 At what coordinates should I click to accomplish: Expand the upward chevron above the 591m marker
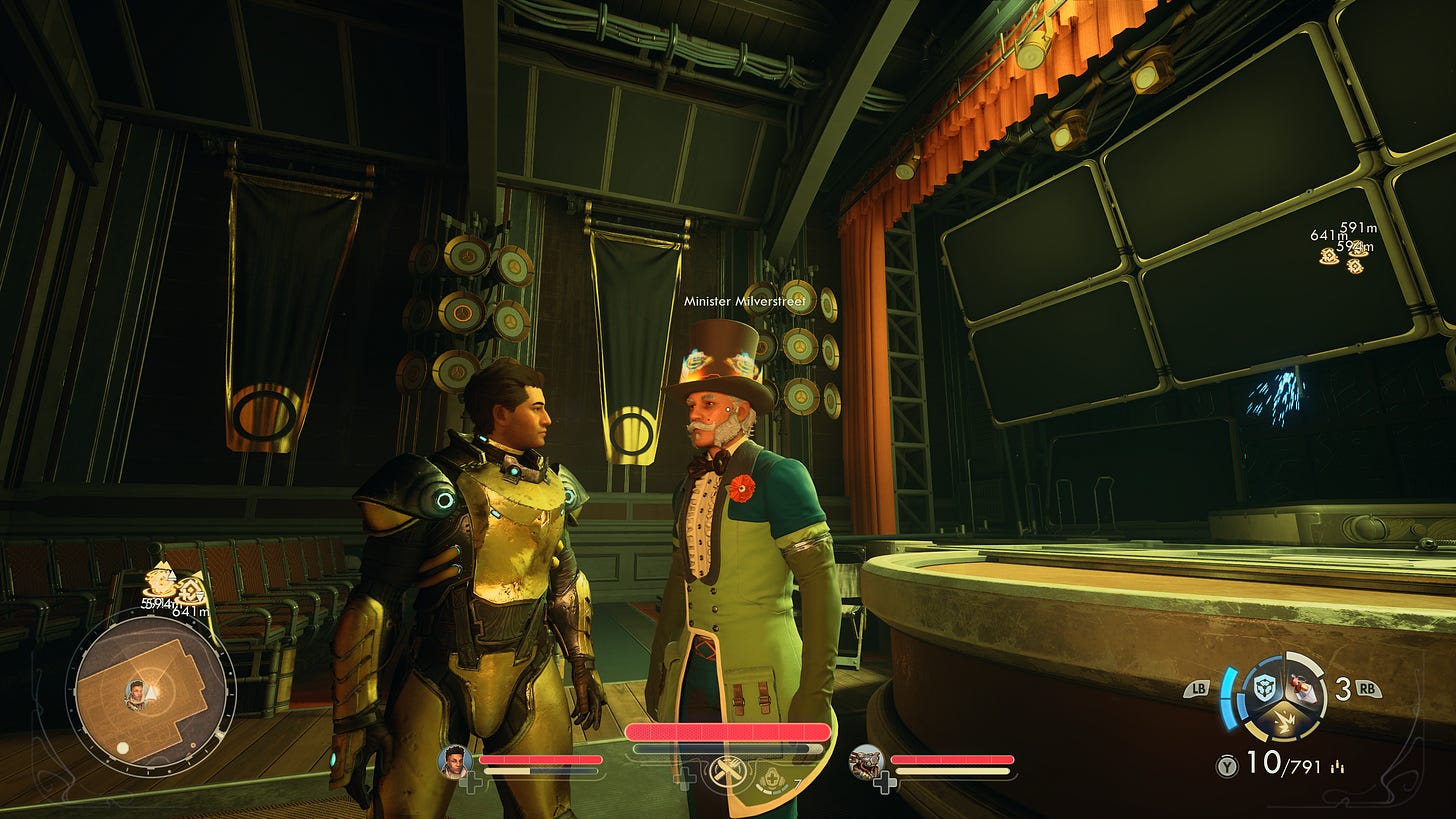pos(172,574)
